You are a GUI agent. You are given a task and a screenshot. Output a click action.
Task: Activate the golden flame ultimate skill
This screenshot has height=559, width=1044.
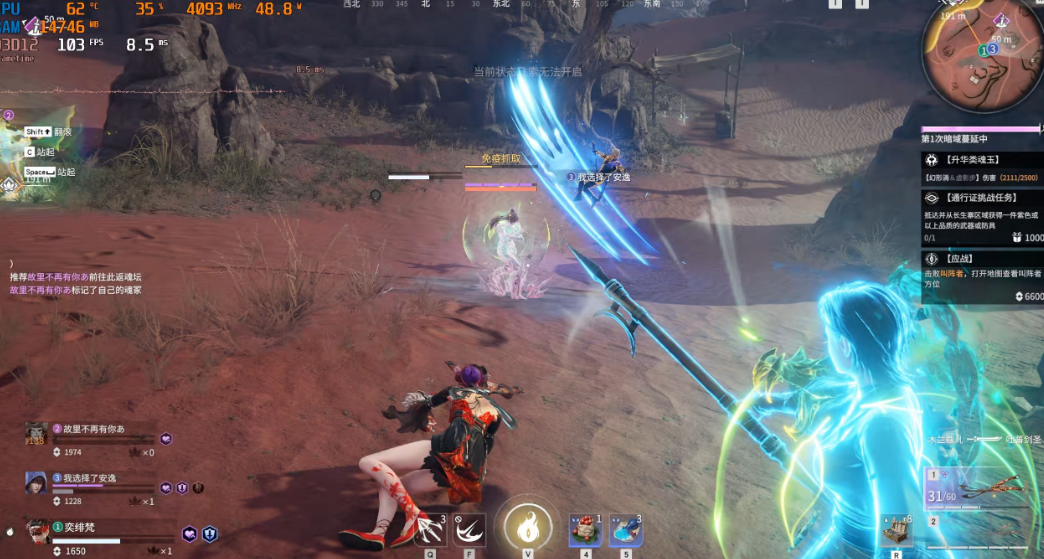tap(528, 527)
